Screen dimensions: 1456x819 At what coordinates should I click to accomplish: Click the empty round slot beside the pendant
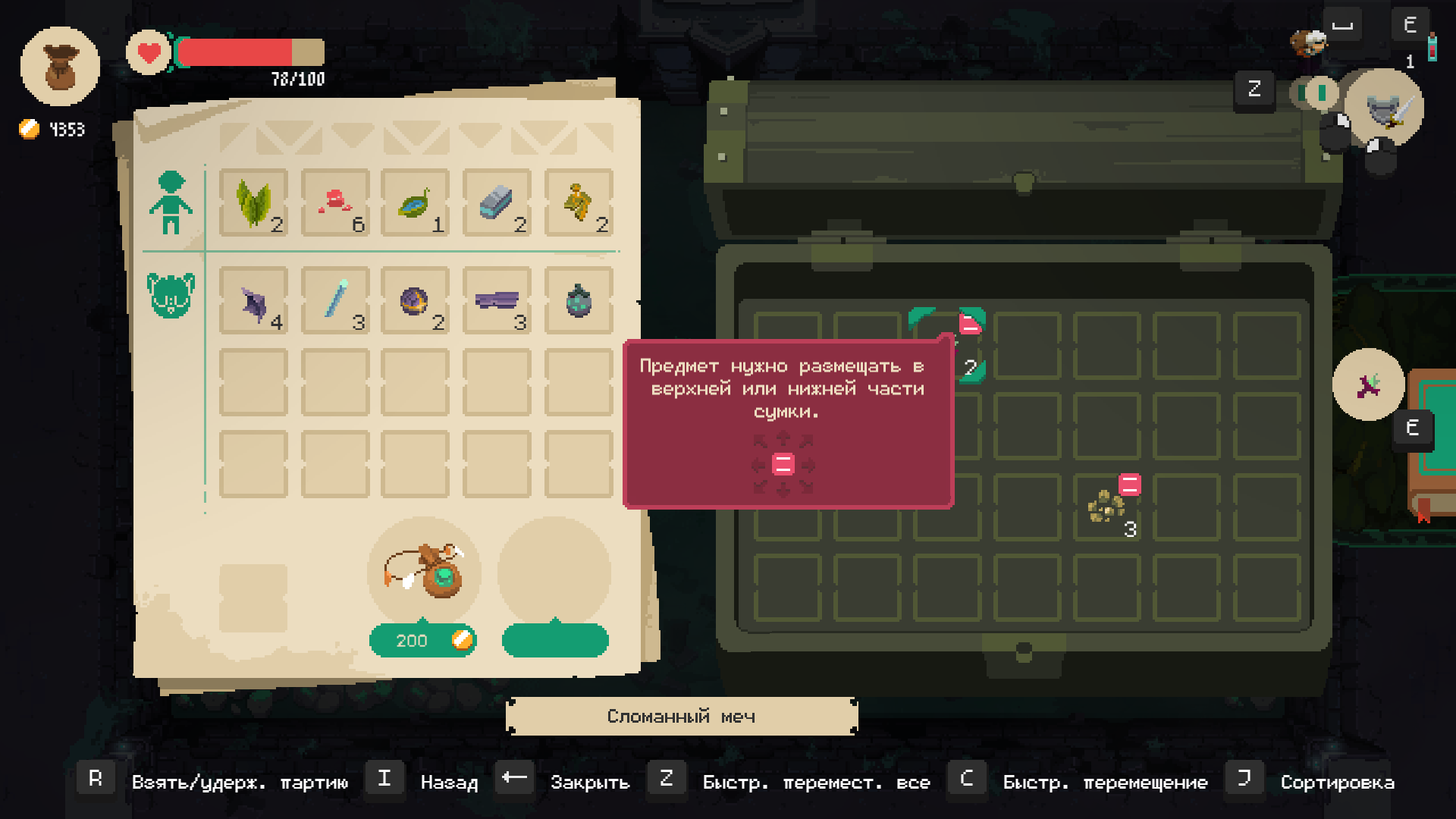[554, 573]
